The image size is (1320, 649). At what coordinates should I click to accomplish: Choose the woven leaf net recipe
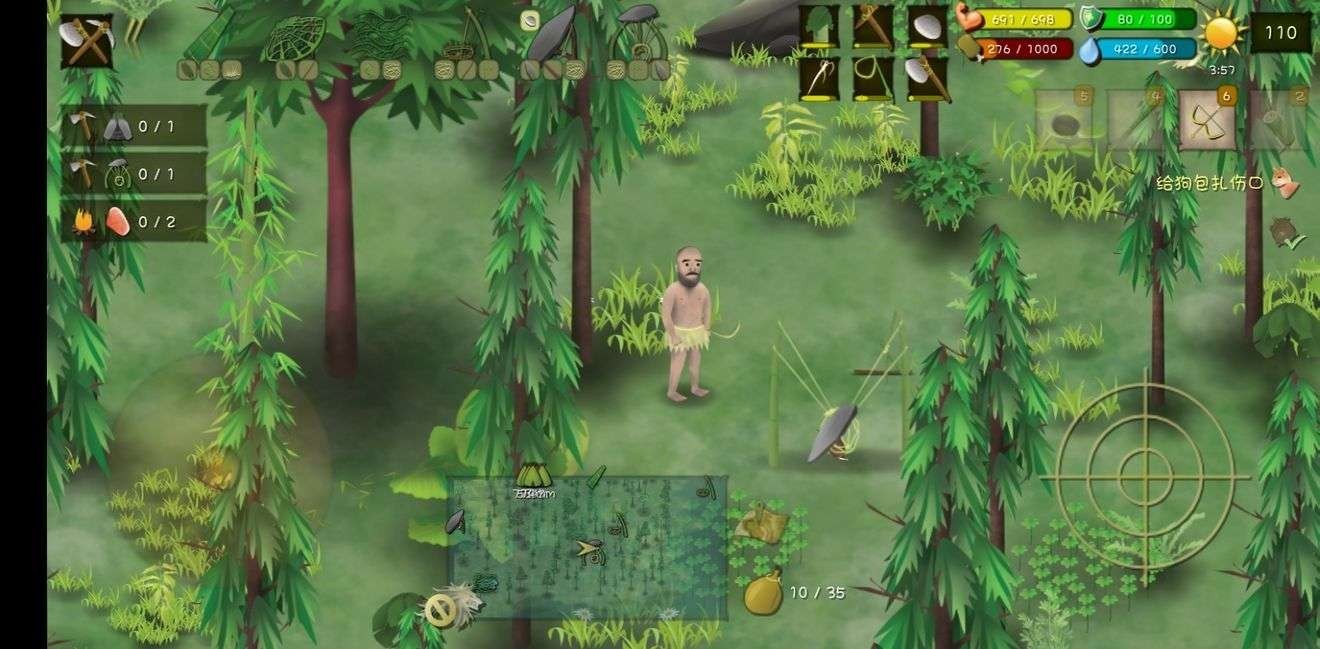pos(294,38)
